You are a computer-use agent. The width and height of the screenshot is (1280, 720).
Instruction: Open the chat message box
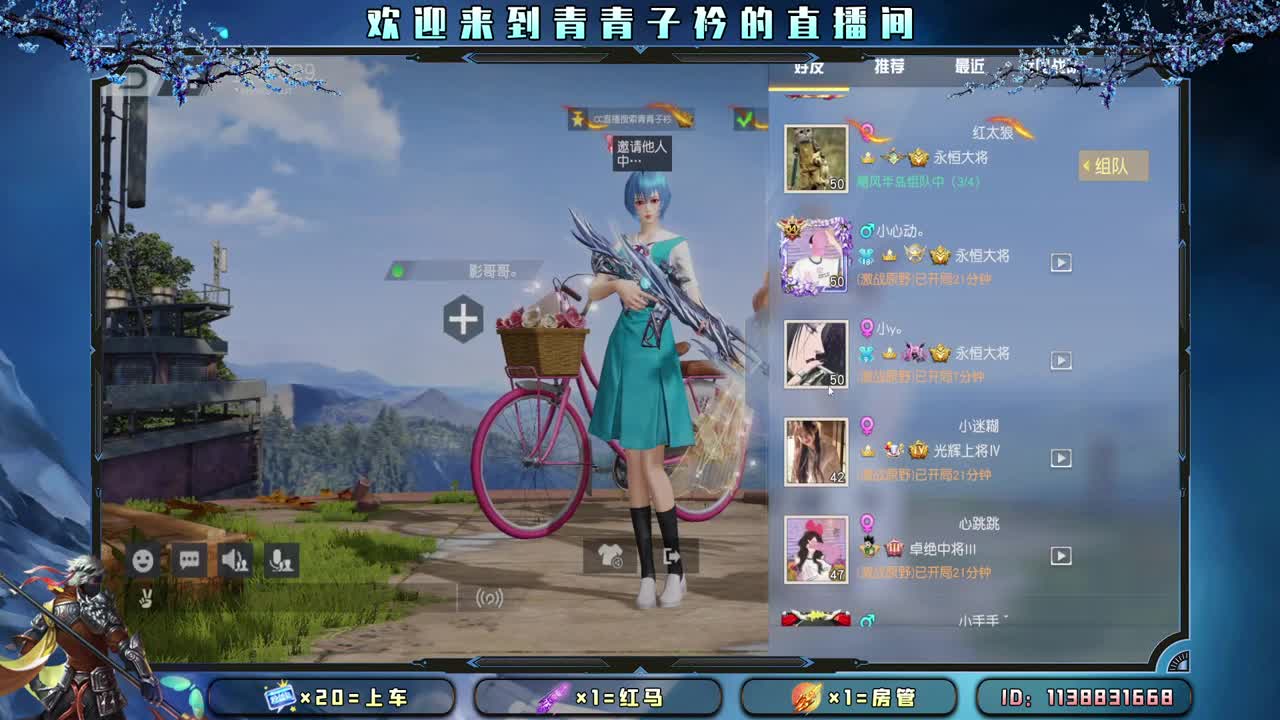point(188,561)
